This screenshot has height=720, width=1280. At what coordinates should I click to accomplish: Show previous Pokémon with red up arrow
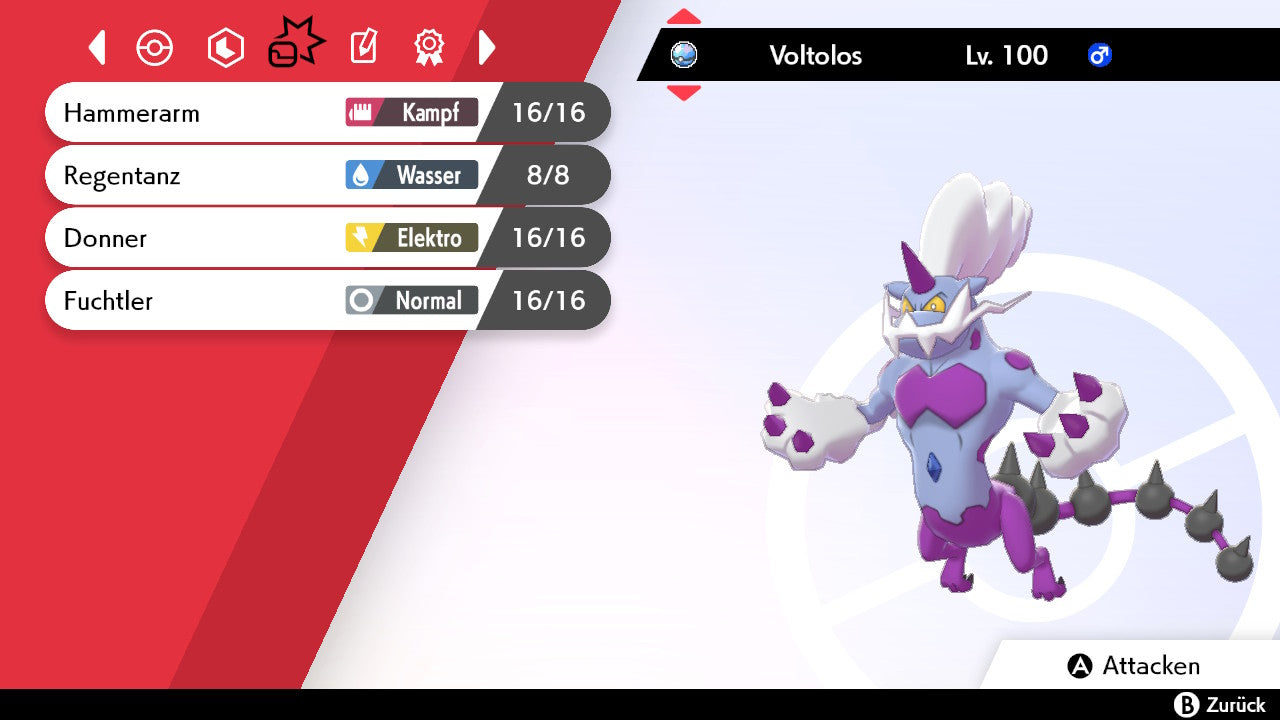684,17
